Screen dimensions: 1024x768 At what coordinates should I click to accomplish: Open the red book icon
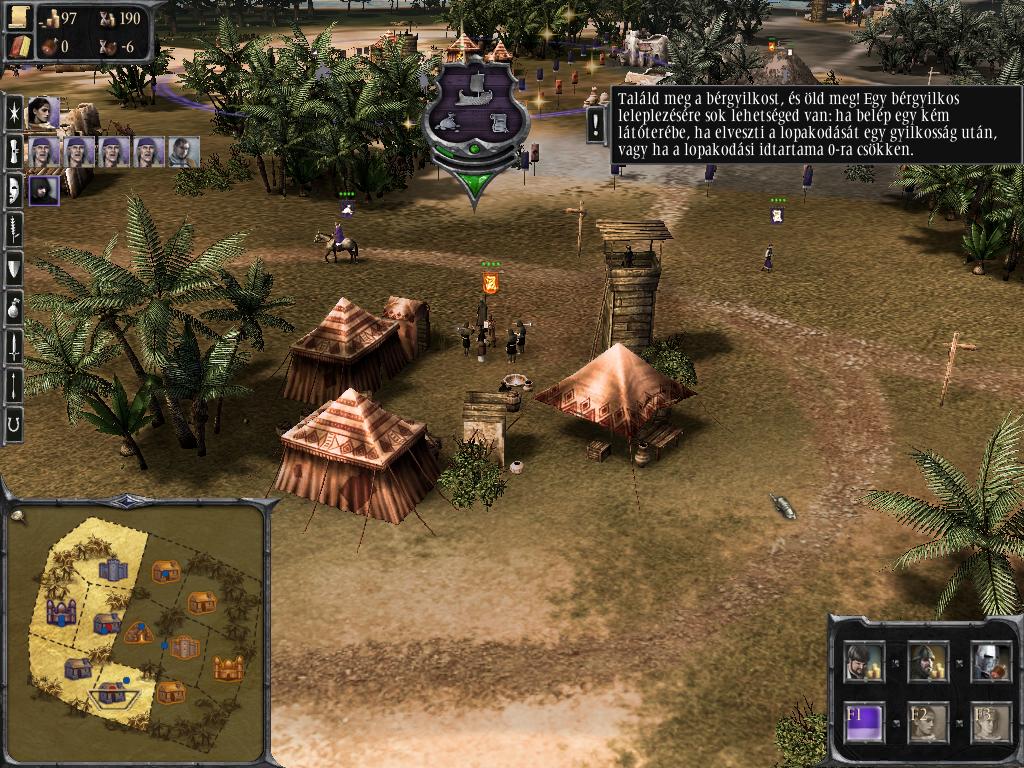[21, 46]
